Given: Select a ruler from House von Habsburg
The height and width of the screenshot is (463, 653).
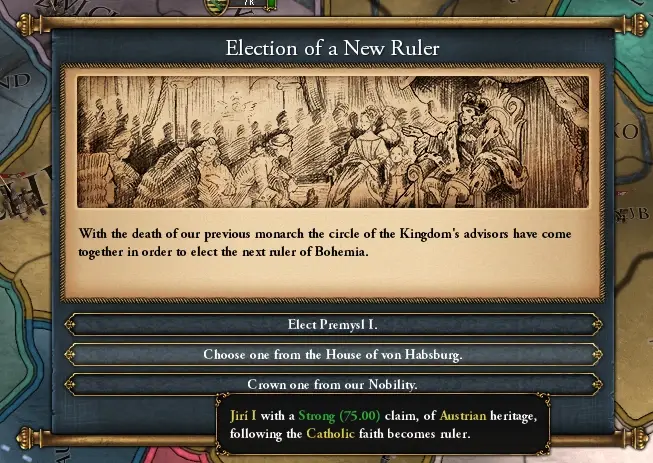Looking at the screenshot, I should (332, 354).
